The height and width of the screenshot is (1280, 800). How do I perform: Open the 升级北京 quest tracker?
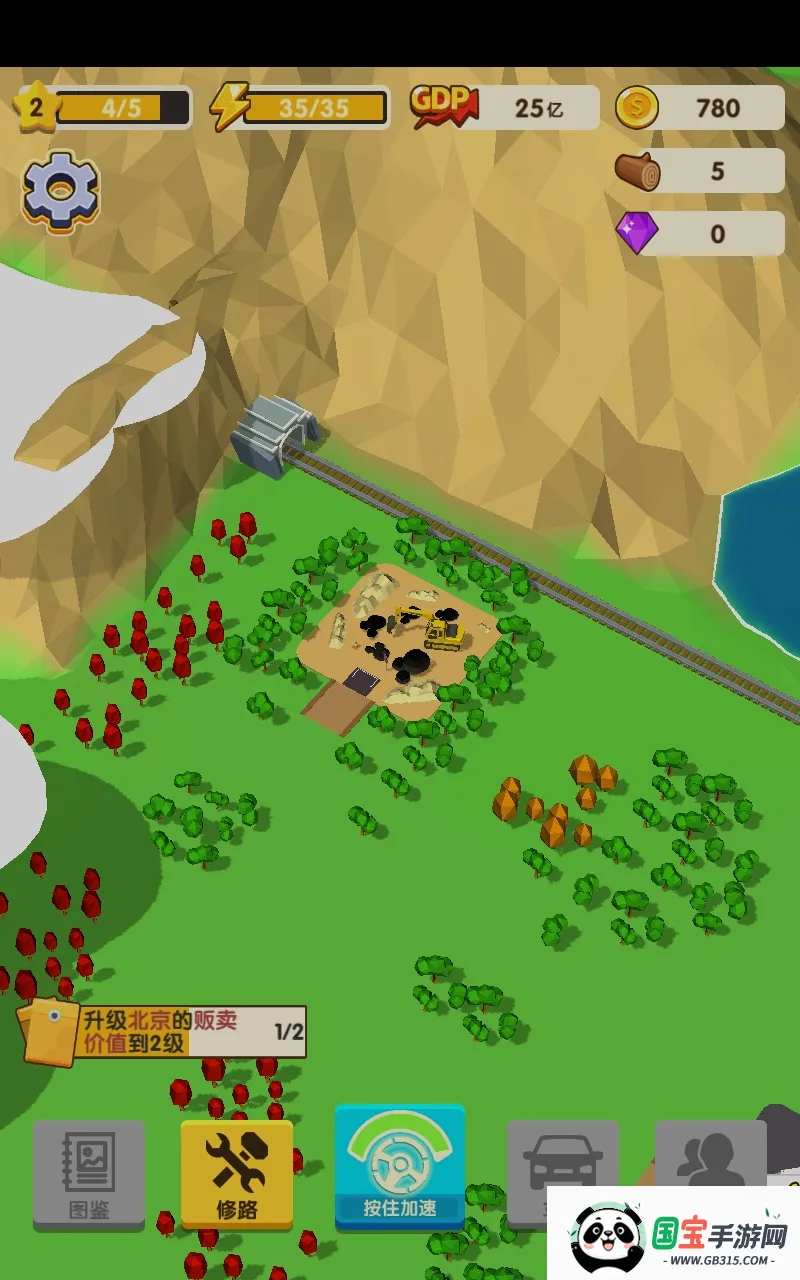click(x=165, y=1032)
